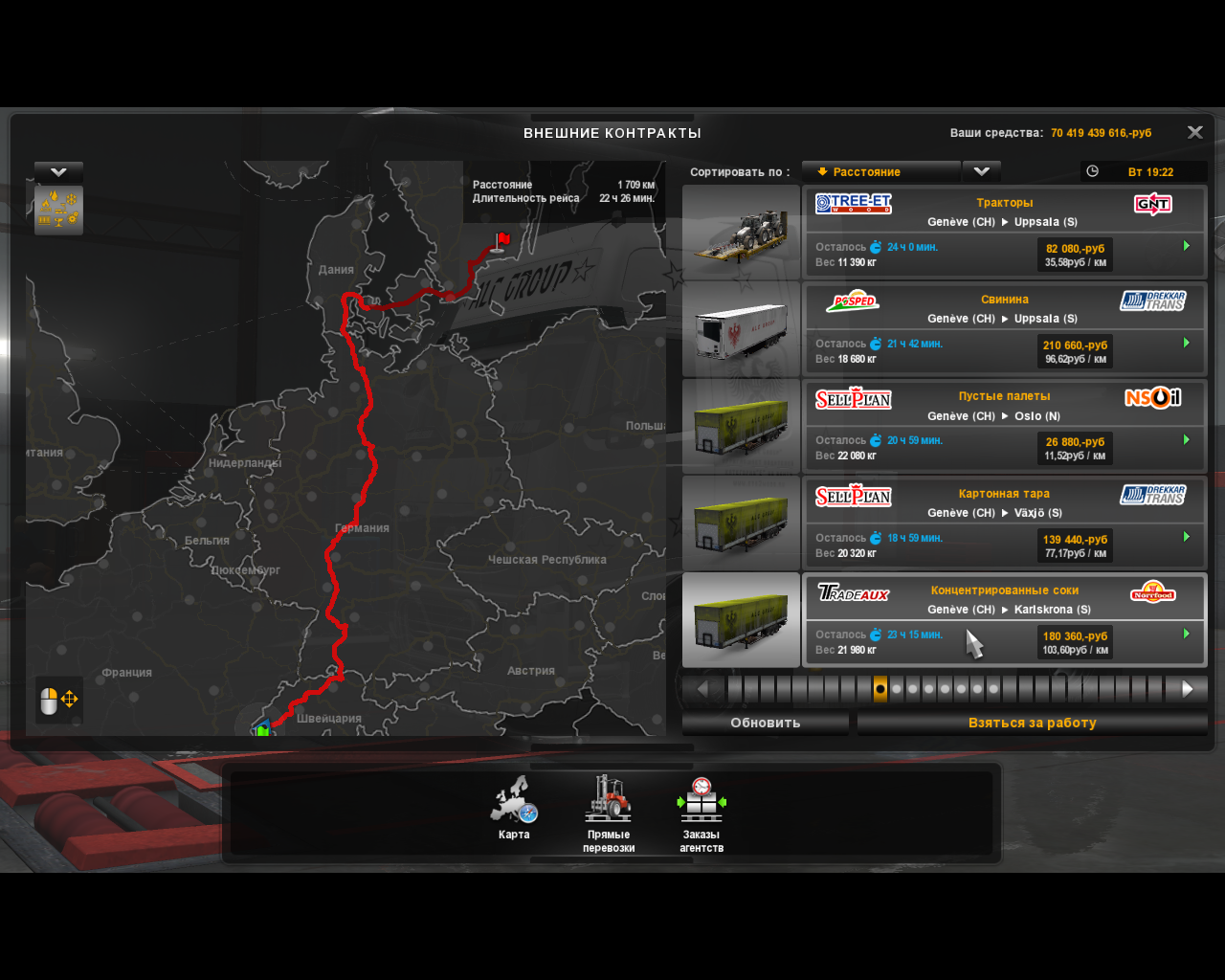
Task: Click the map mouse navigation control icon
Action: [59, 701]
